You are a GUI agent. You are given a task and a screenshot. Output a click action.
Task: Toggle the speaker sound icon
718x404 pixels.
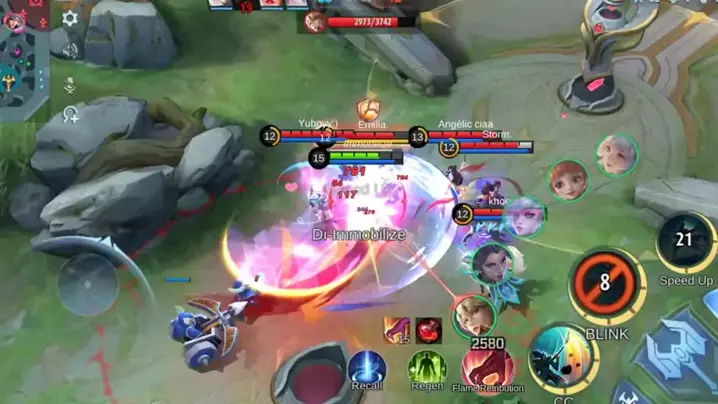pos(70,48)
